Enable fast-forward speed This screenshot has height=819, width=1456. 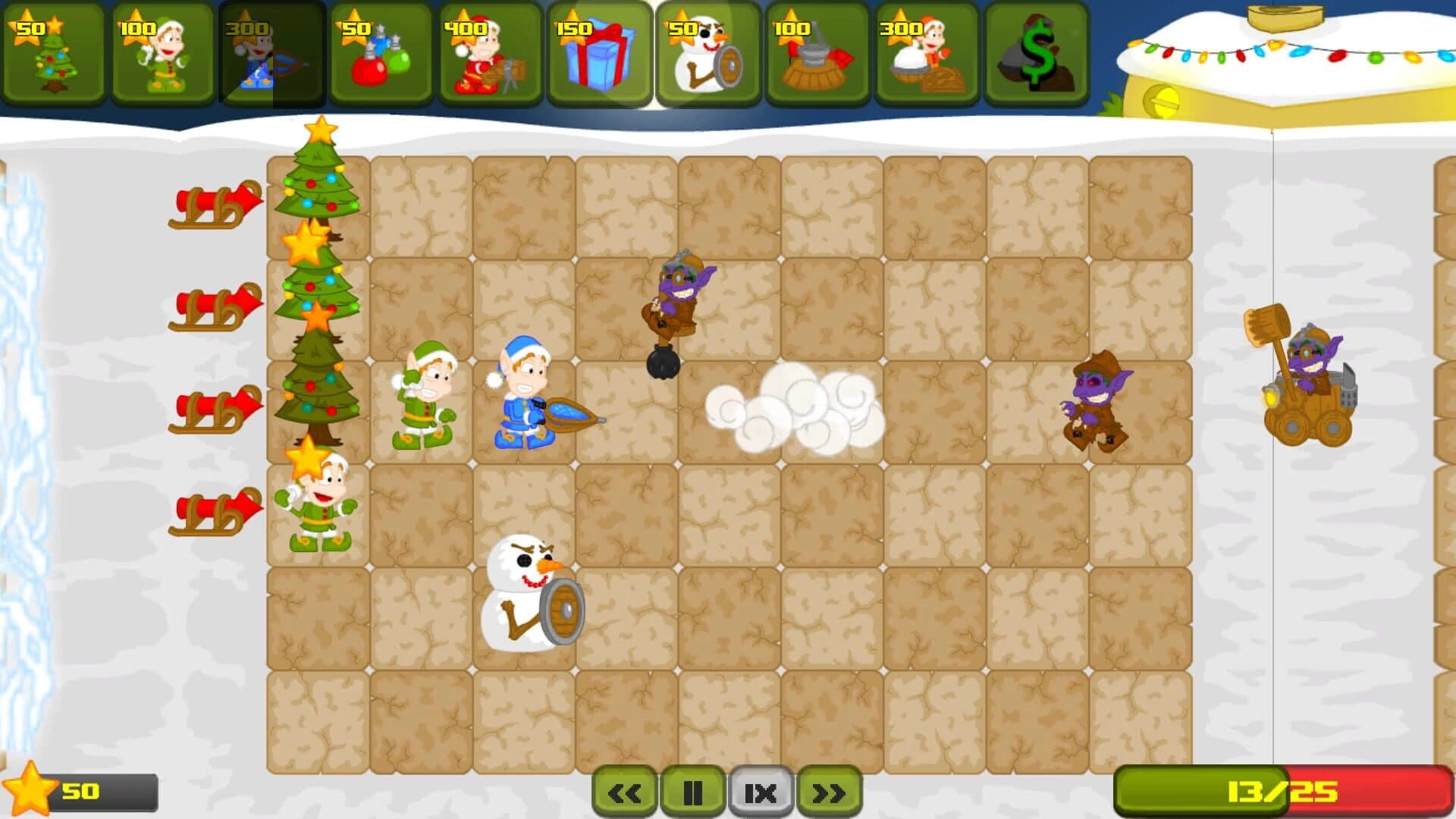pos(829,791)
